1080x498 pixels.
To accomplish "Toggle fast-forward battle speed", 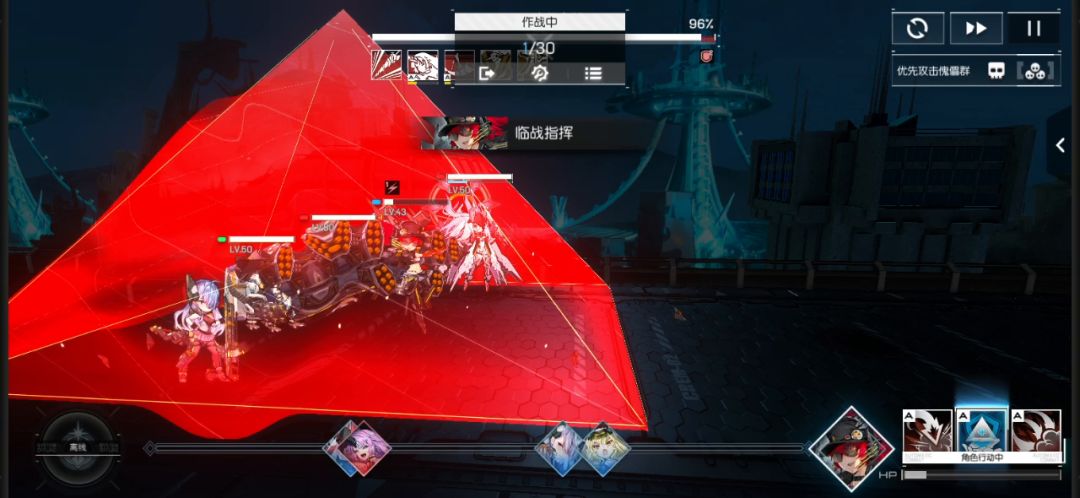I will (975, 28).
